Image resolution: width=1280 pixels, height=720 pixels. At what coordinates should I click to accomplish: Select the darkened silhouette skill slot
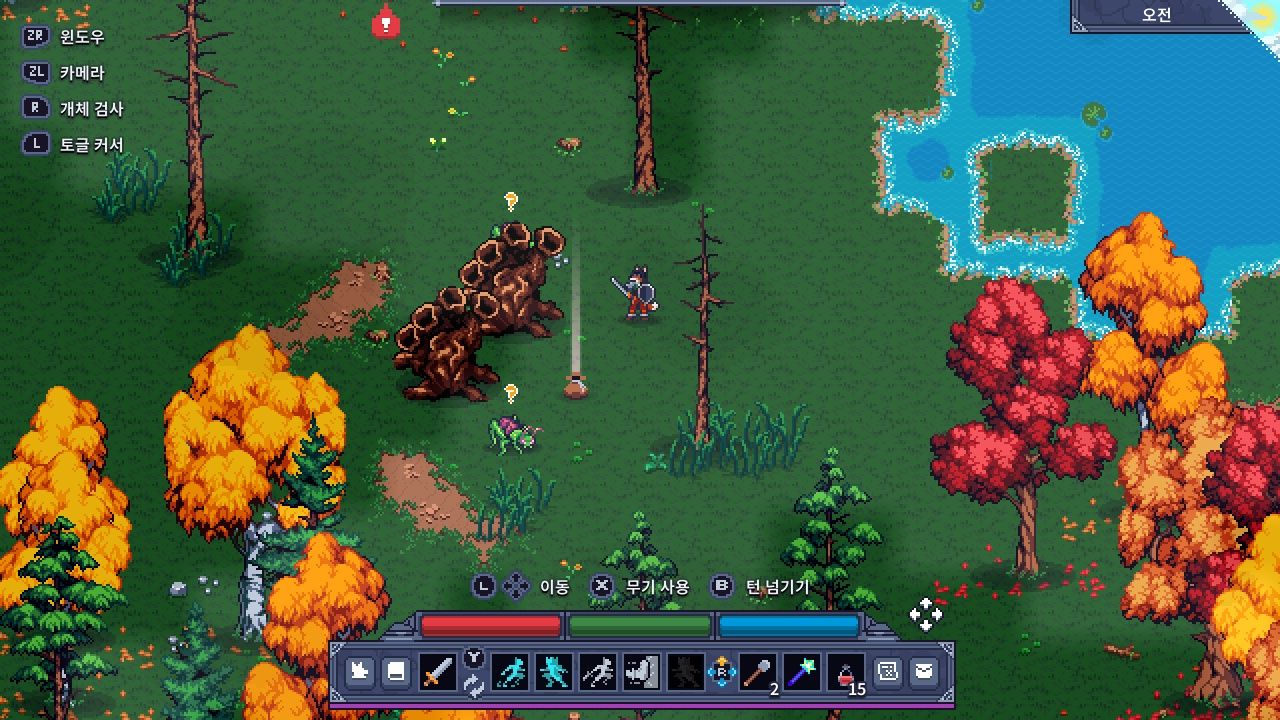click(685, 672)
